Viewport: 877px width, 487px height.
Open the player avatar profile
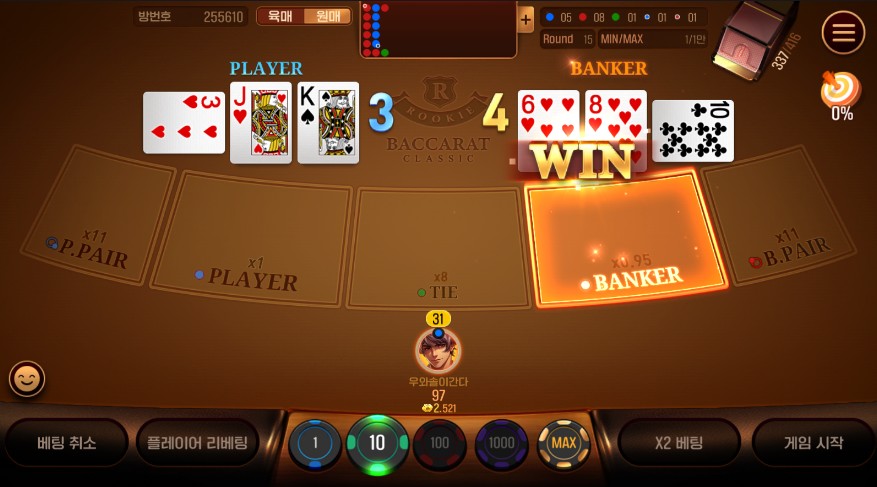click(x=438, y=351)
